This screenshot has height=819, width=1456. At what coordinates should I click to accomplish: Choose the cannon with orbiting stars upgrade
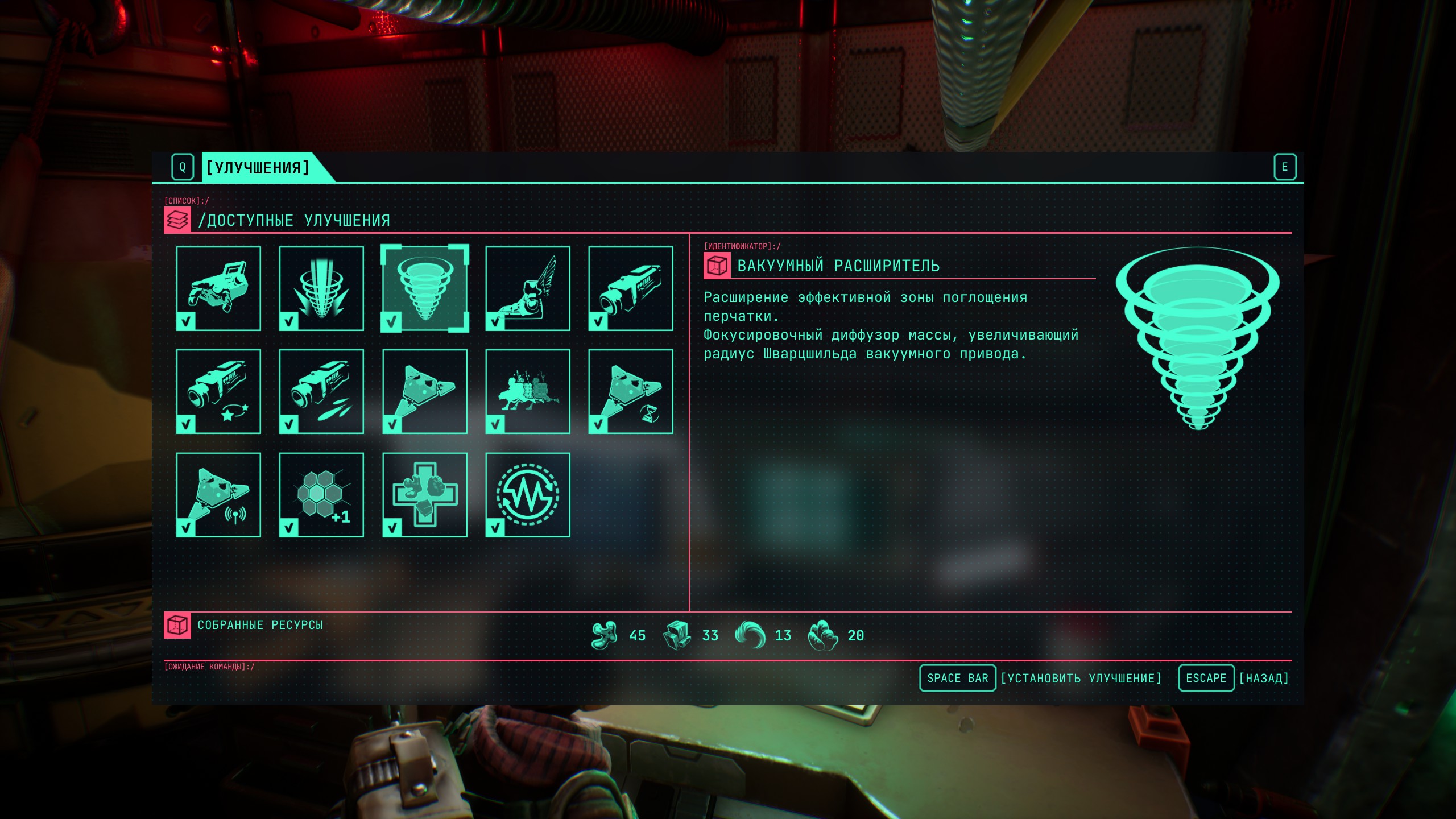pos(218,391)
